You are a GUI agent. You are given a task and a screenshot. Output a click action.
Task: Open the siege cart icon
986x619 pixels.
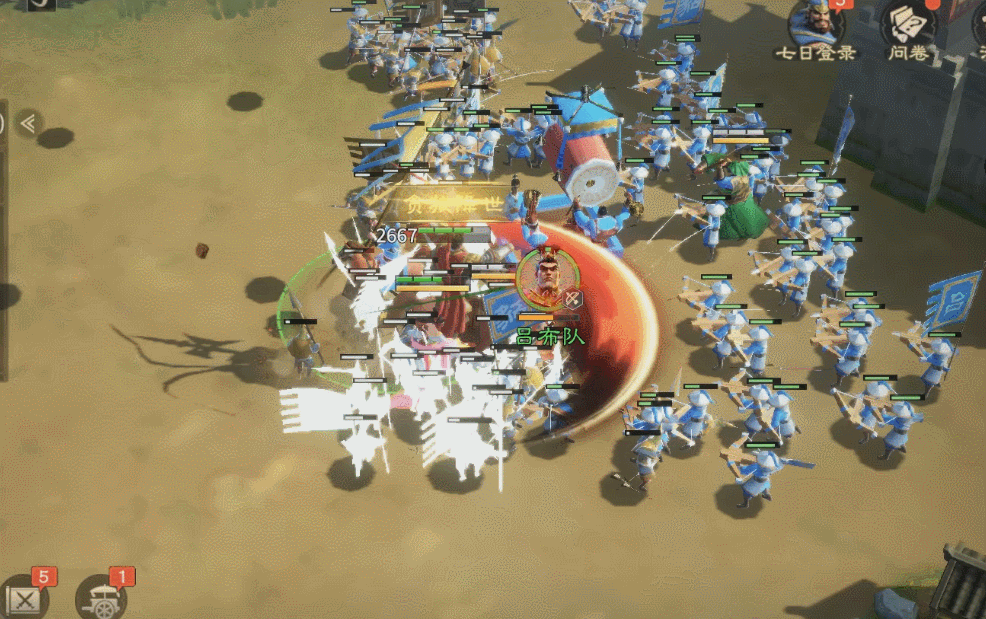pyautogui.click(x=101, y=598)
